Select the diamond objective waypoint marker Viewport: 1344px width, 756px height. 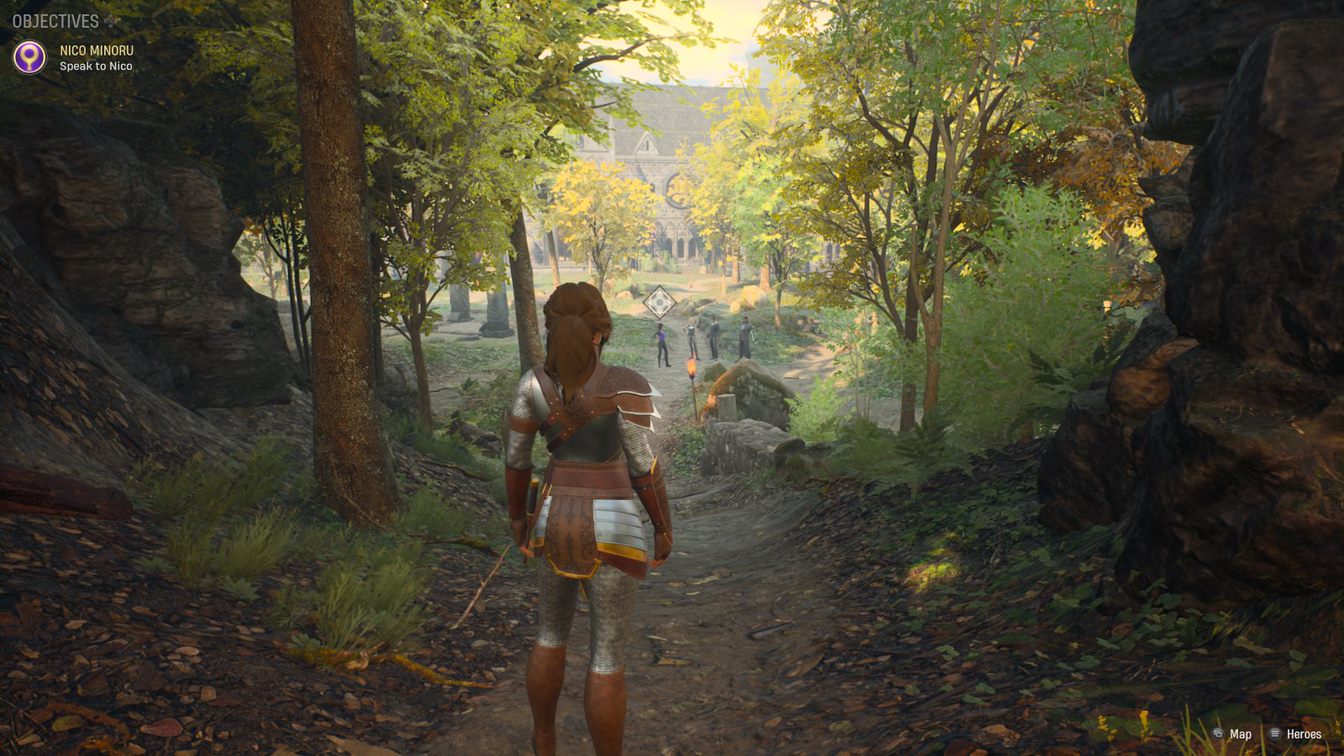(659, 302)
